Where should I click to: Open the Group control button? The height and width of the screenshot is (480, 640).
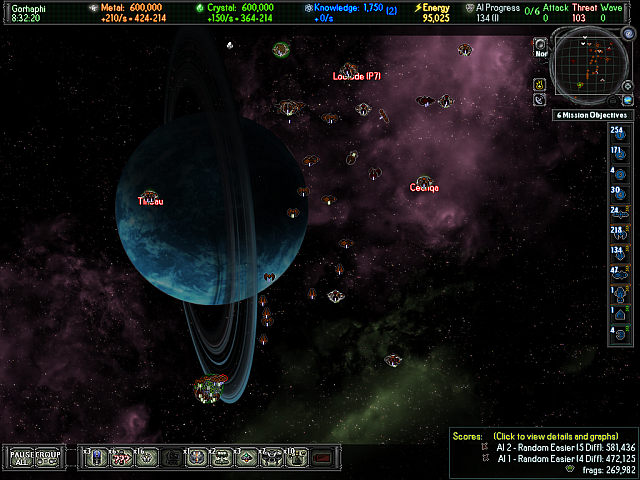[49, 458]
